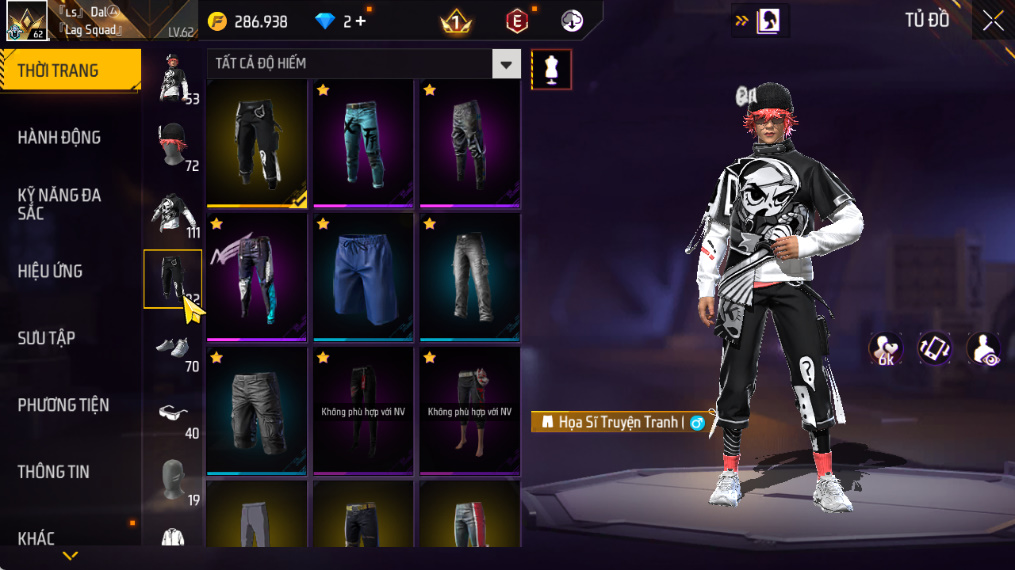1015x570 pixels.
Task: Select the sunglasses accessory category
Action: pos(173,412)
